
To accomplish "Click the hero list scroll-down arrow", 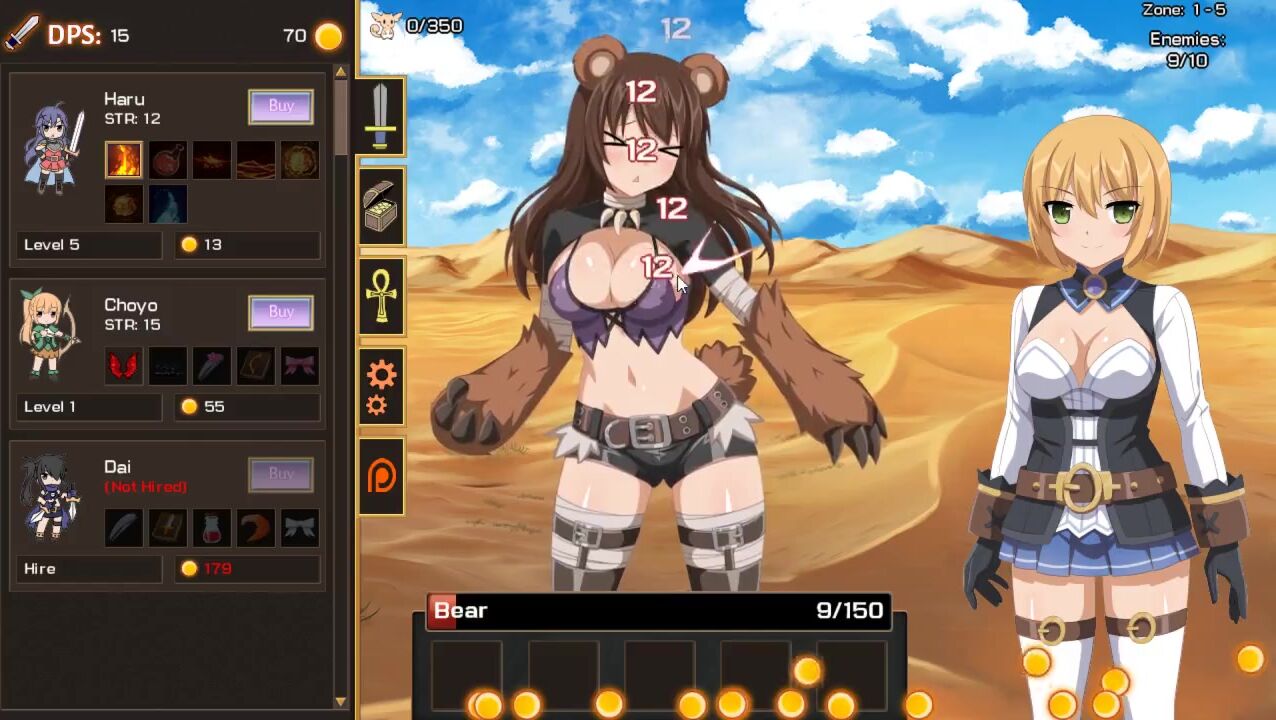I will coord(341,702).
